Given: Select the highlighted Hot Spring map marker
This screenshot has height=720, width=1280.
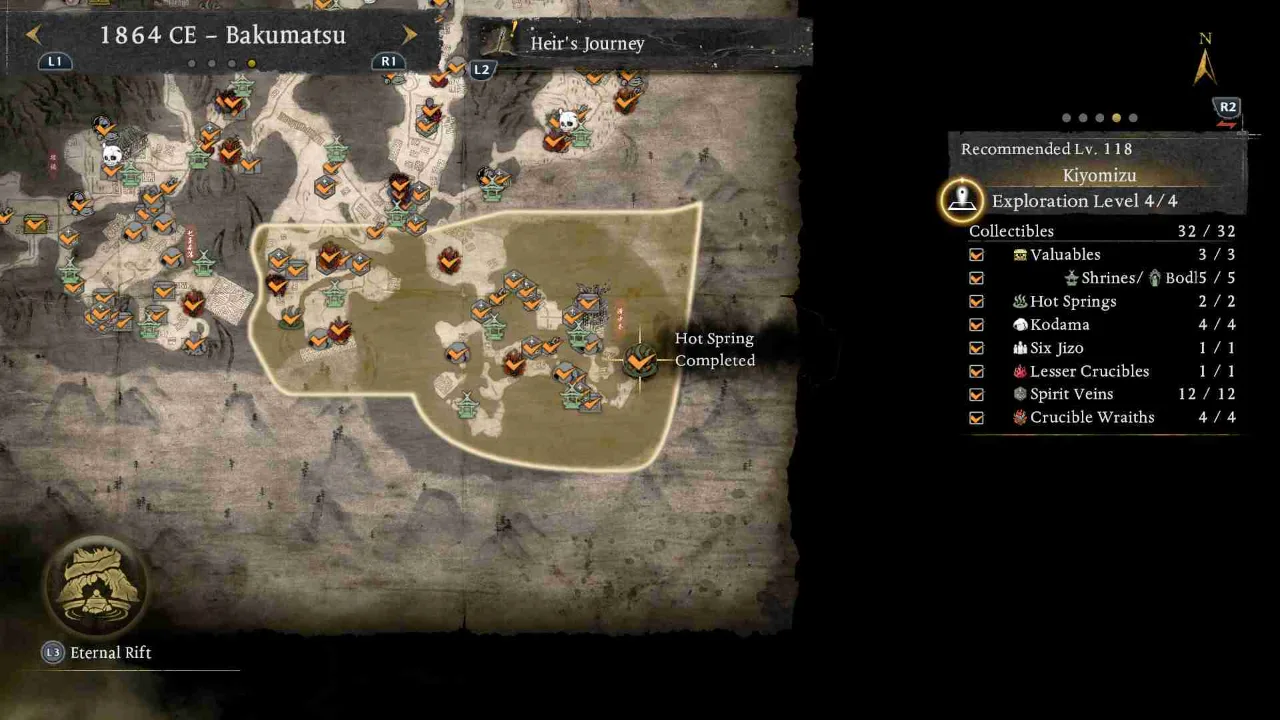Looking at the screenshot, I should click(639, 359).
